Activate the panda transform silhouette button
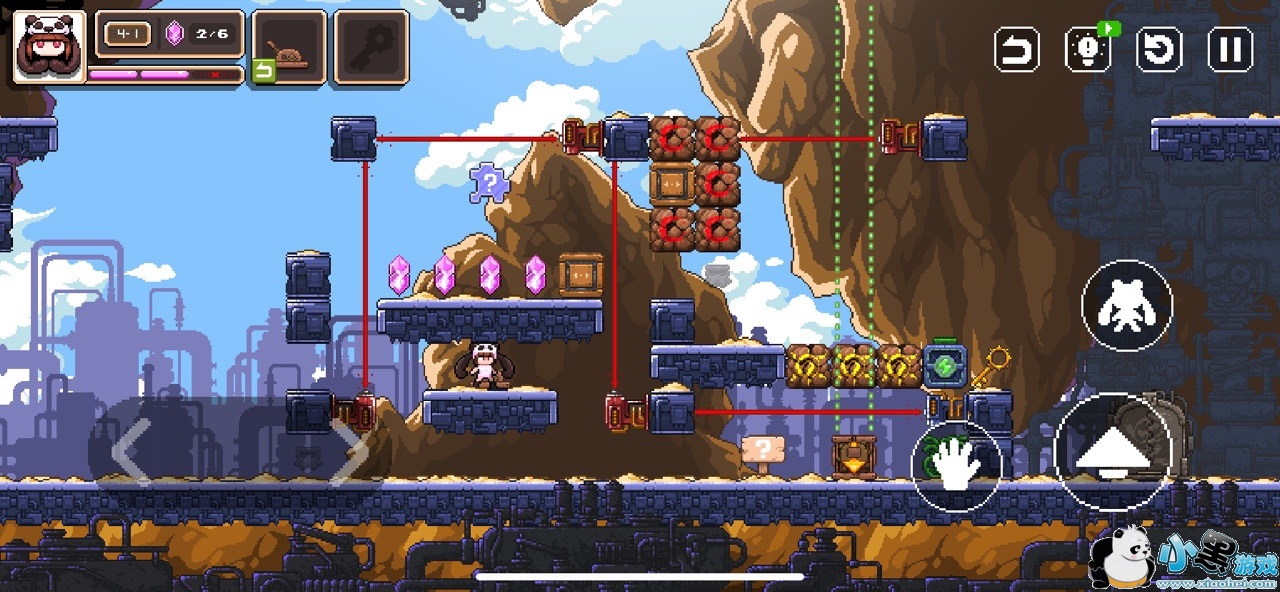Image resolution: width=1280 pixels, height=592 pixels. 1127,305
